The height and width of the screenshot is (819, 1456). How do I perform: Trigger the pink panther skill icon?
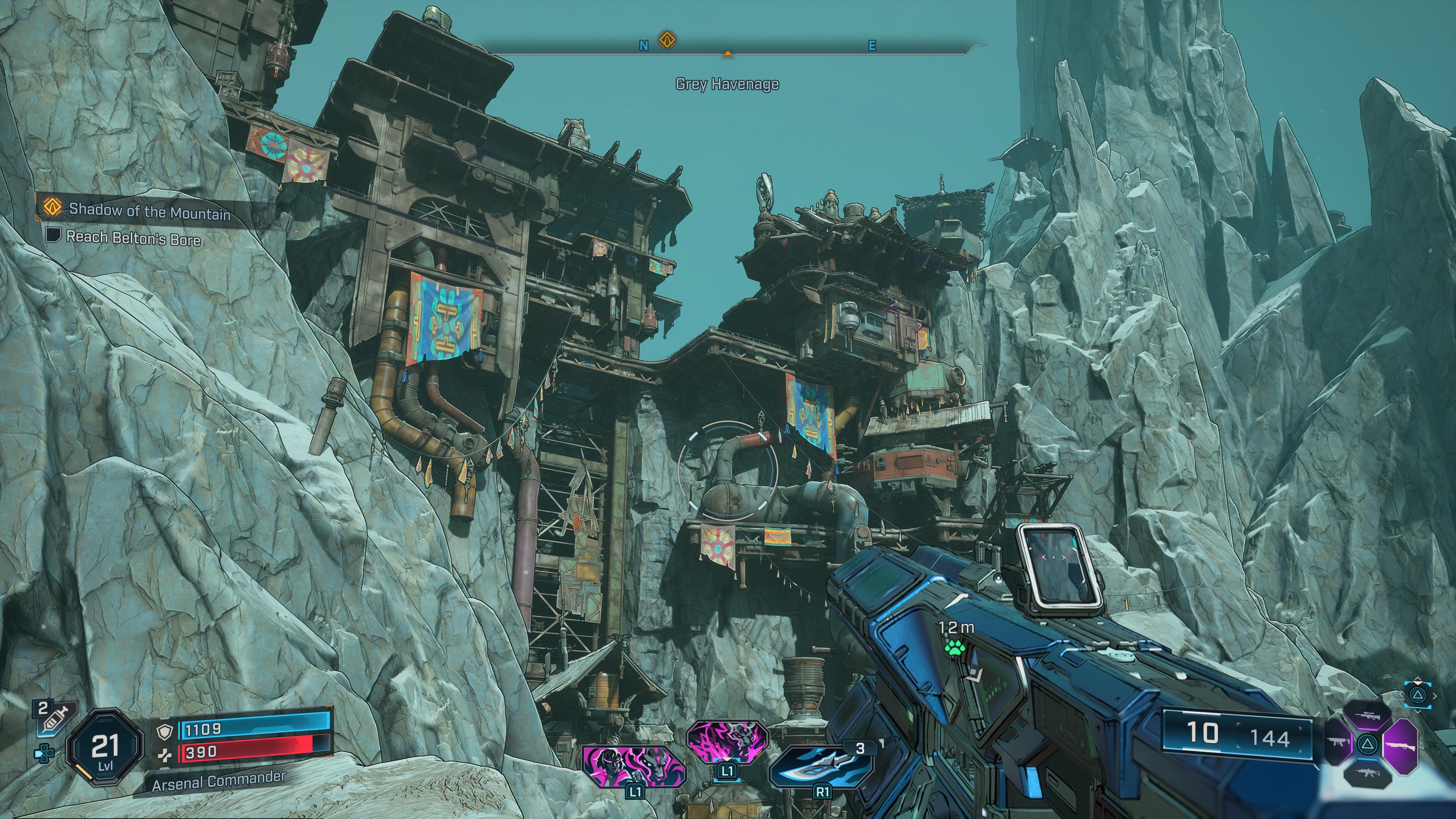[728, 741]
